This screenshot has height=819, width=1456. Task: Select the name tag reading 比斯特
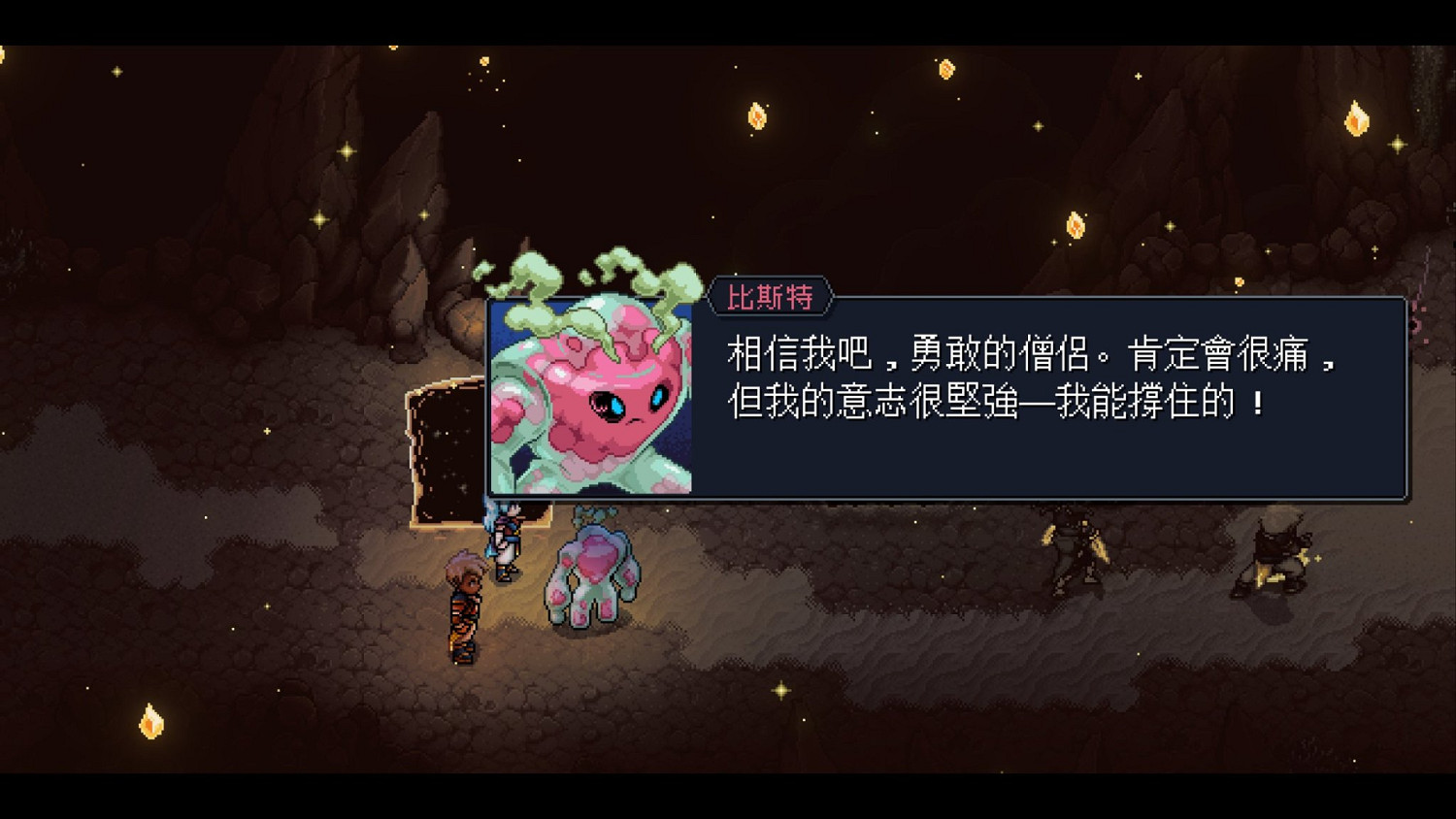click(772, 298)
